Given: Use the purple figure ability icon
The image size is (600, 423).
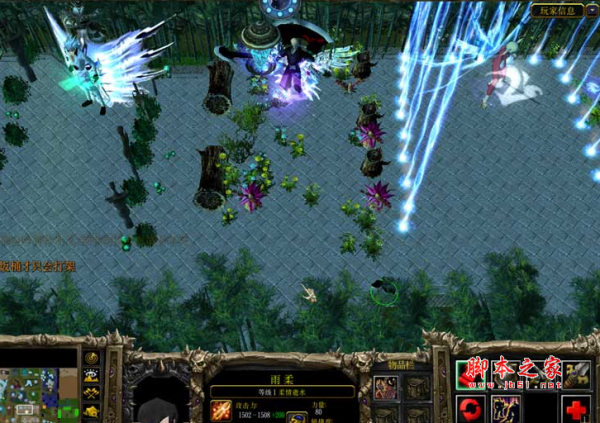Looking at the screenshot, I should (506, 408).
